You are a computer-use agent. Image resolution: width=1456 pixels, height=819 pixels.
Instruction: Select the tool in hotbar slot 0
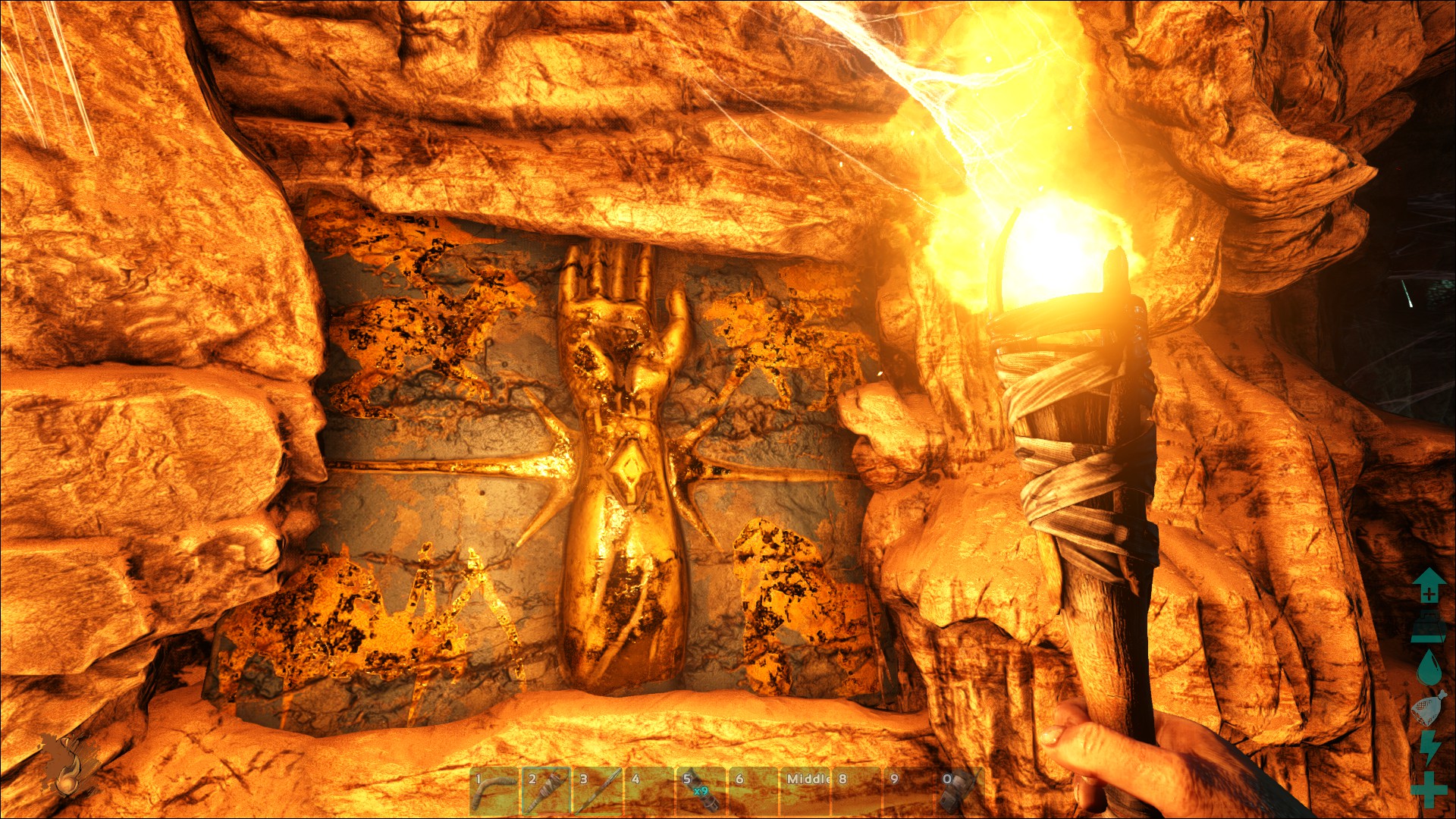pyautogui.click(x=960, y=791)
